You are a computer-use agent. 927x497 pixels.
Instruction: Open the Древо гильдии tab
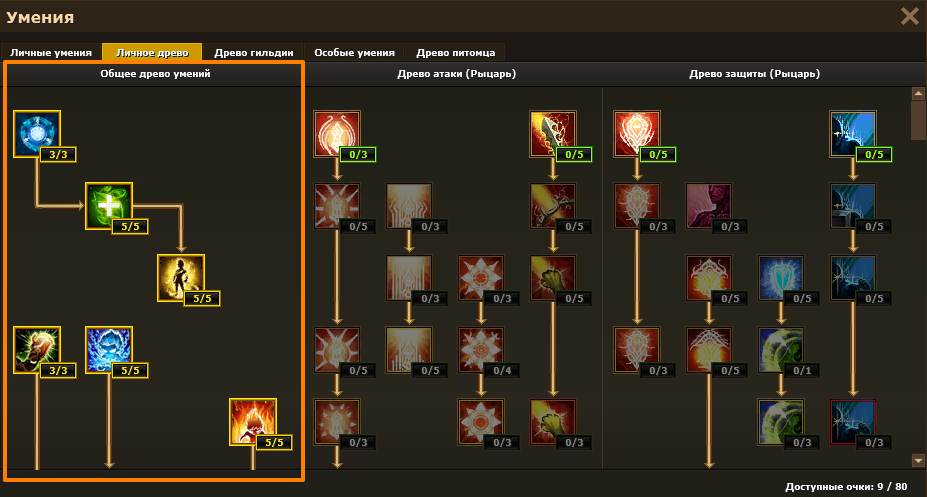coord(254,52)
